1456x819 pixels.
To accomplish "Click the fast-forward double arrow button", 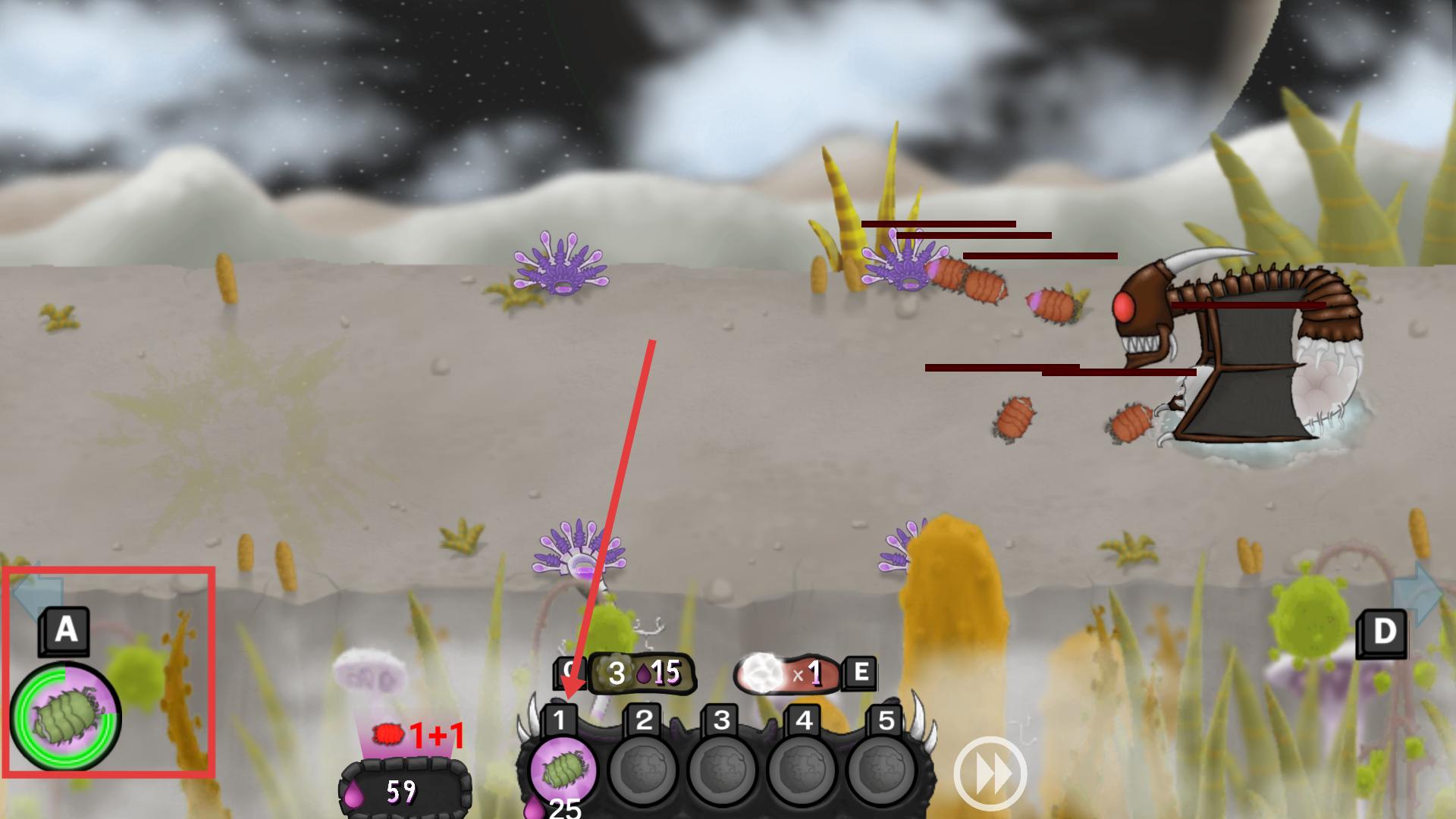I will (x=990, y=773).
